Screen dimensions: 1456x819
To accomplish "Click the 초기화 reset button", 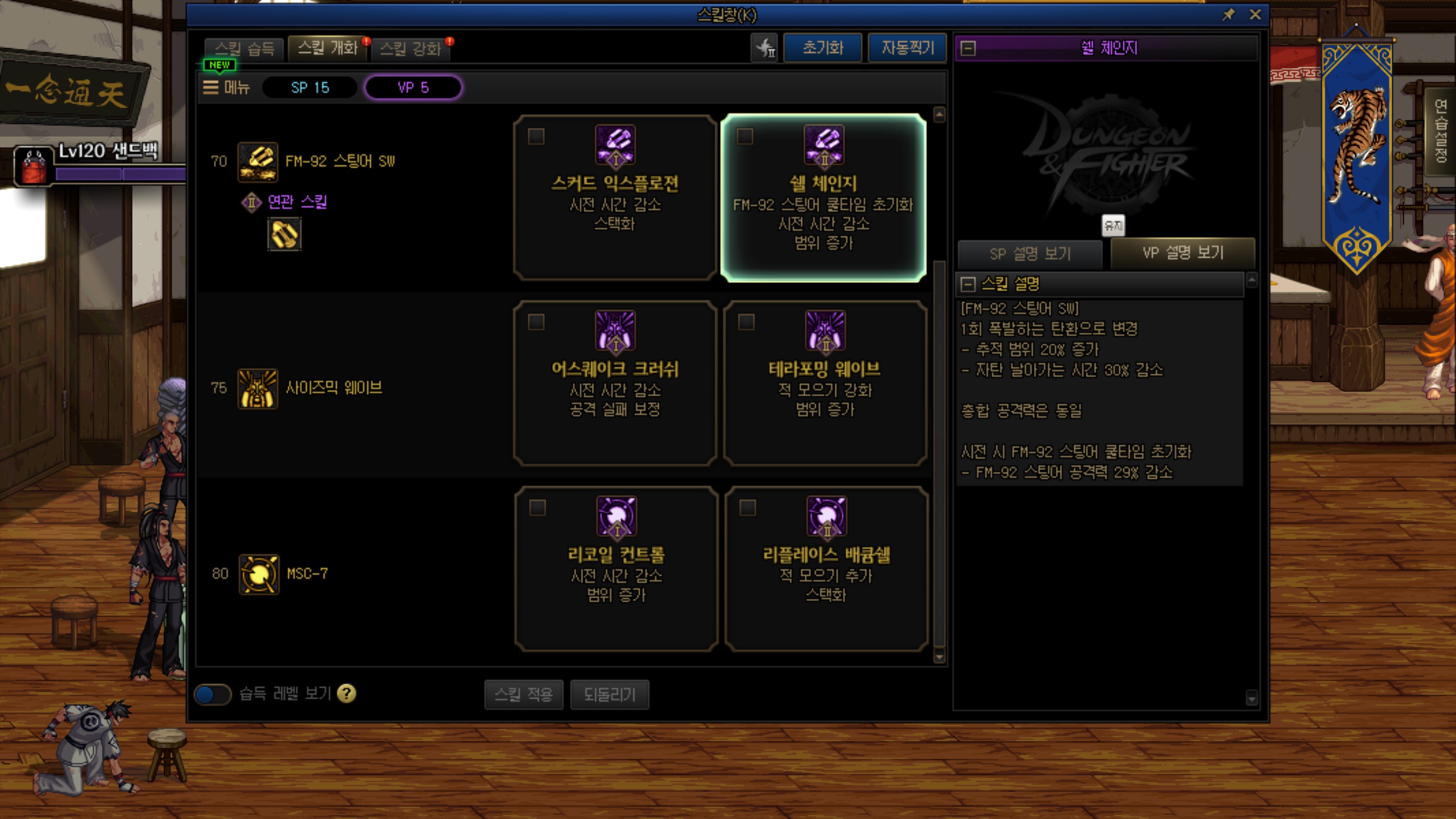I will click(x=822, y=48).
